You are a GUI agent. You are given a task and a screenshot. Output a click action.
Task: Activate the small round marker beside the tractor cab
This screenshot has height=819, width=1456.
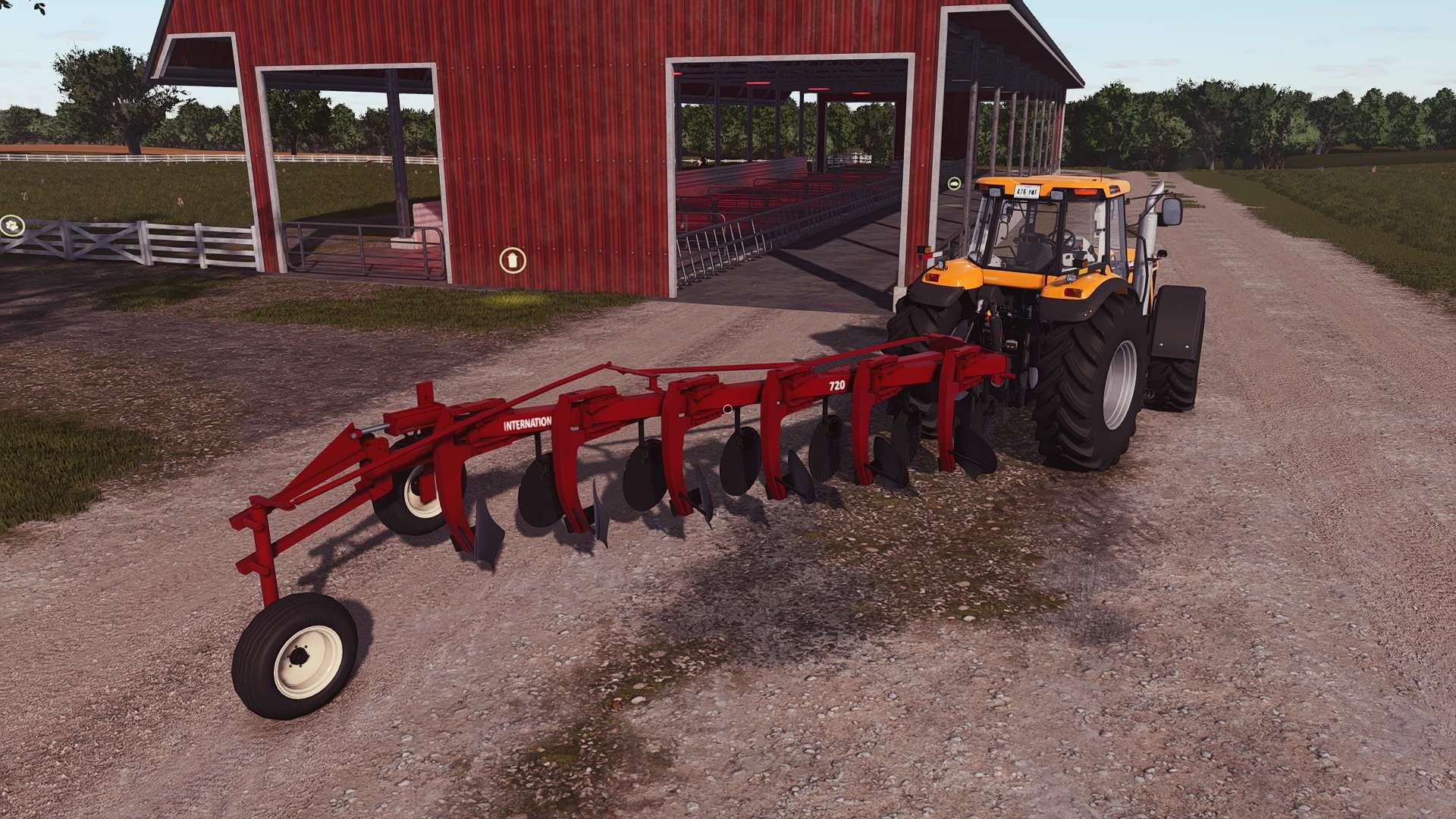click(953, 184)
